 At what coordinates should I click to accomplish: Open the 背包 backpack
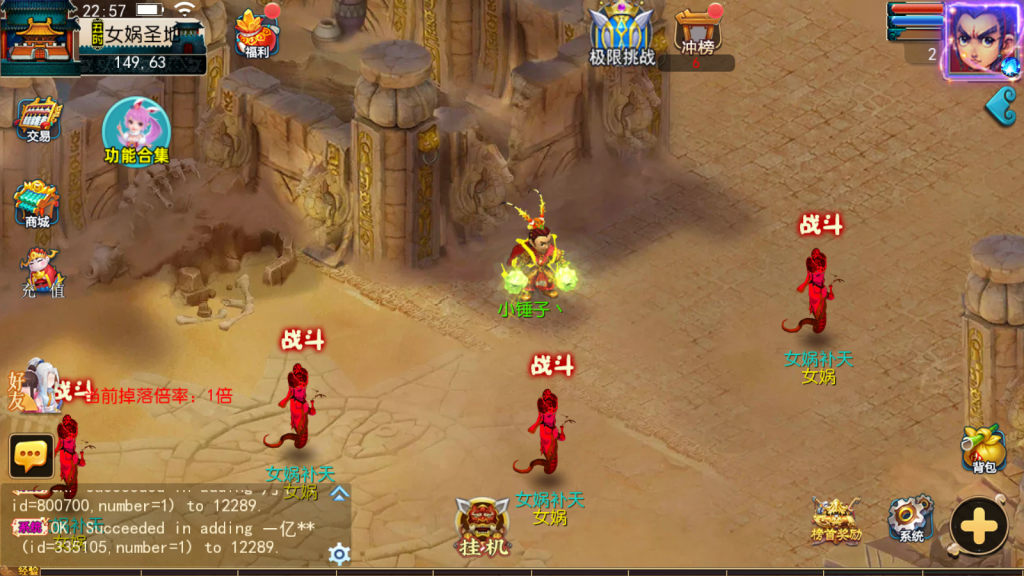[x=984, y=449]
